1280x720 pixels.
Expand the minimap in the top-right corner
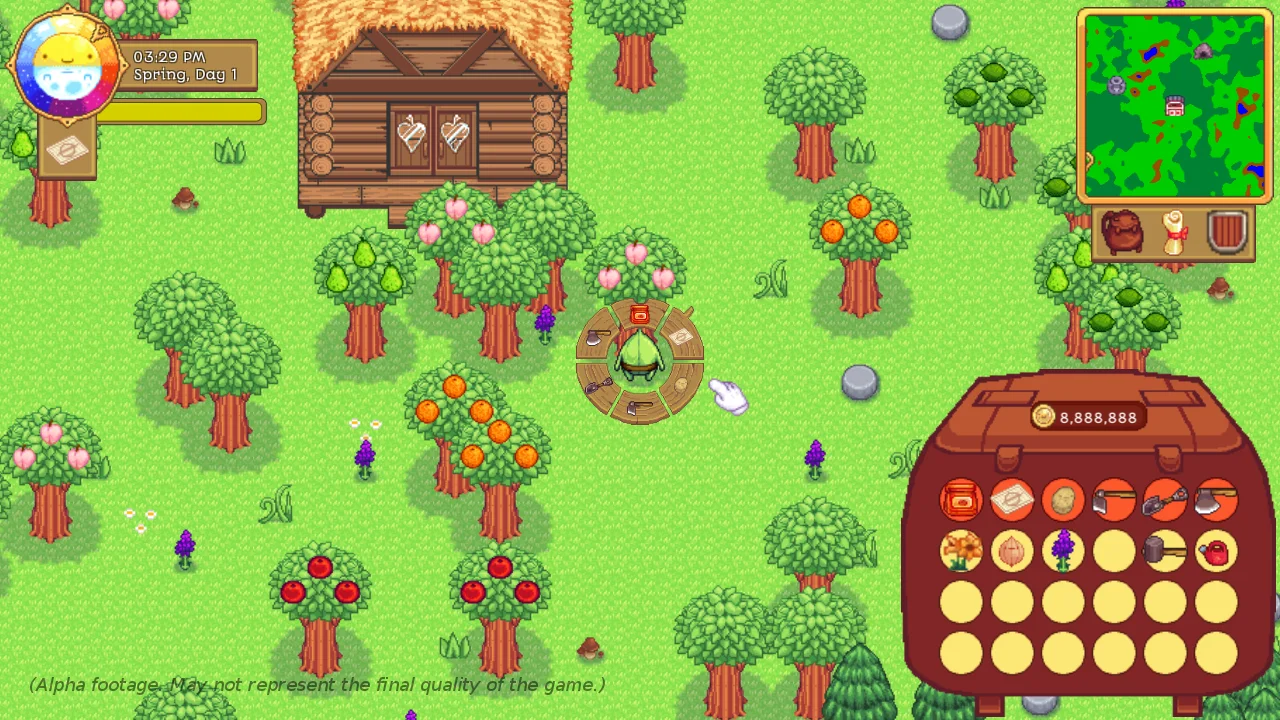(1175, 105)
